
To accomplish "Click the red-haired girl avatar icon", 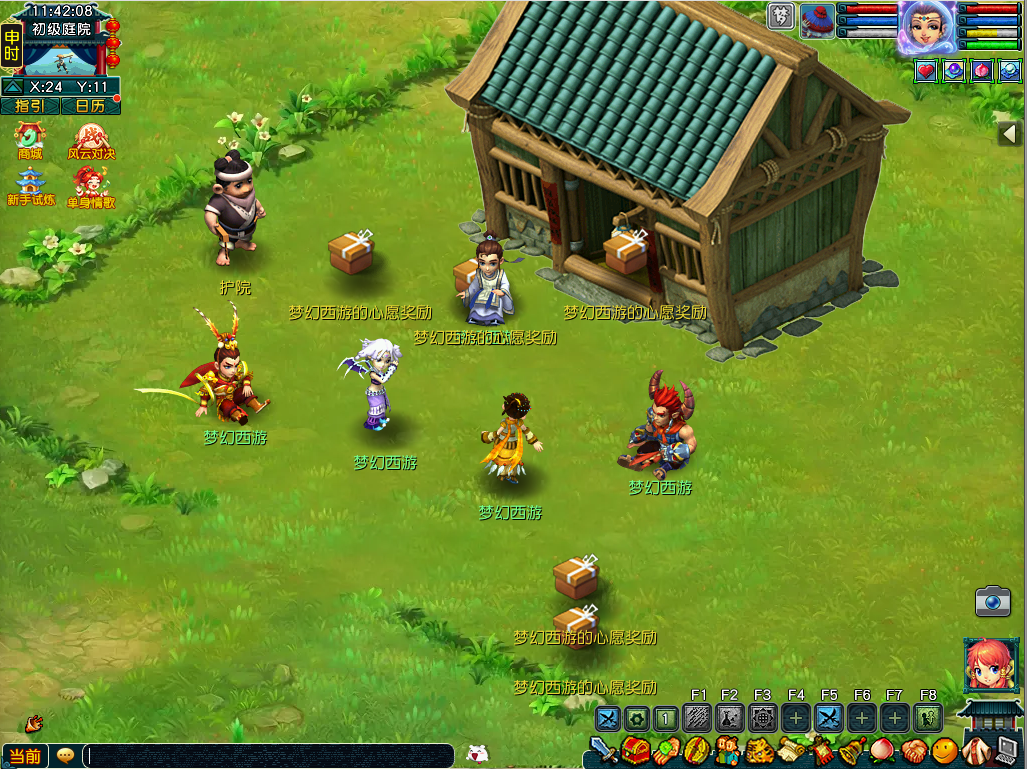I will pos(991,665).
